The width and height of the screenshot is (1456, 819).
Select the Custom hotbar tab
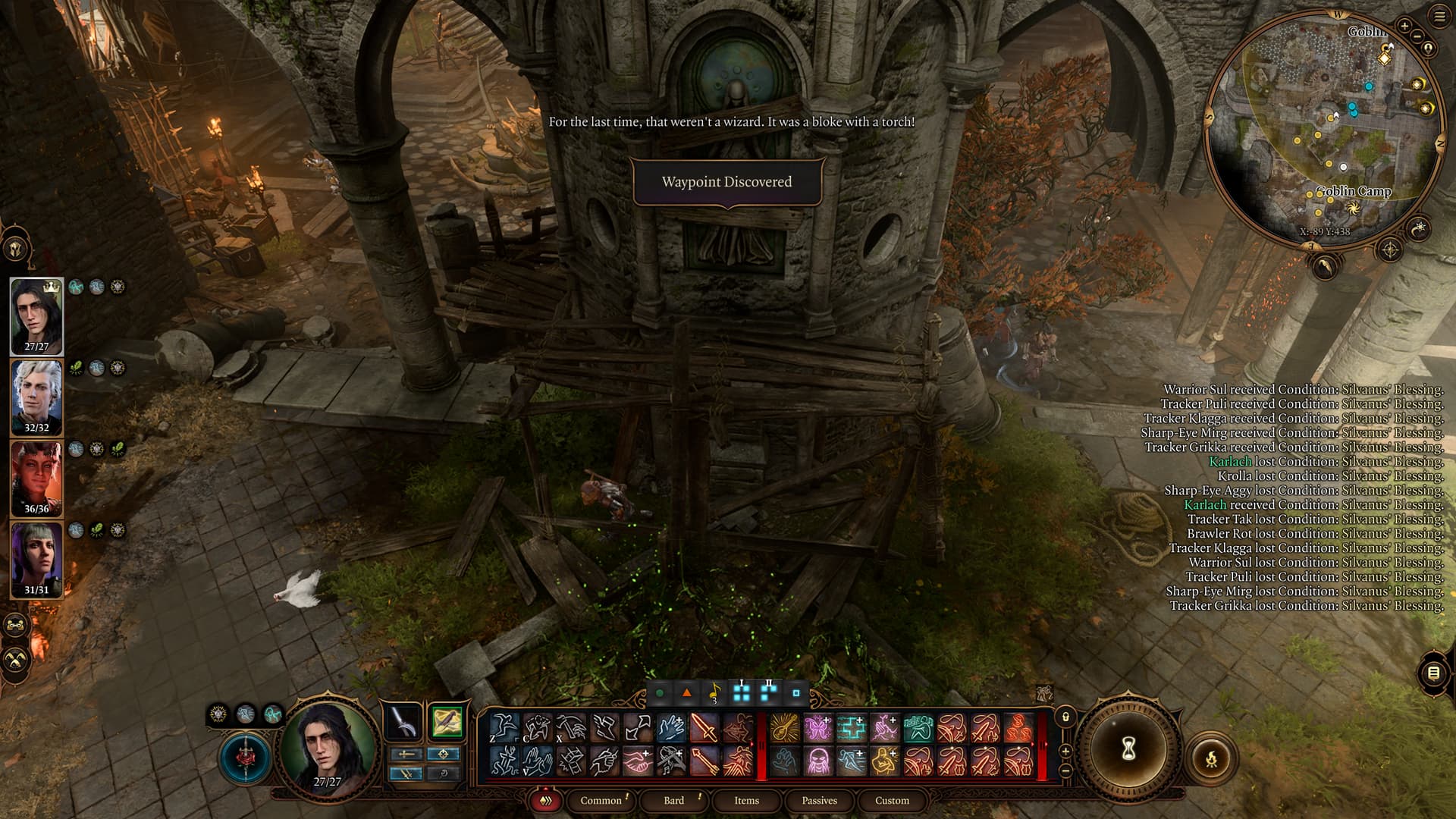tap(892, 800)
